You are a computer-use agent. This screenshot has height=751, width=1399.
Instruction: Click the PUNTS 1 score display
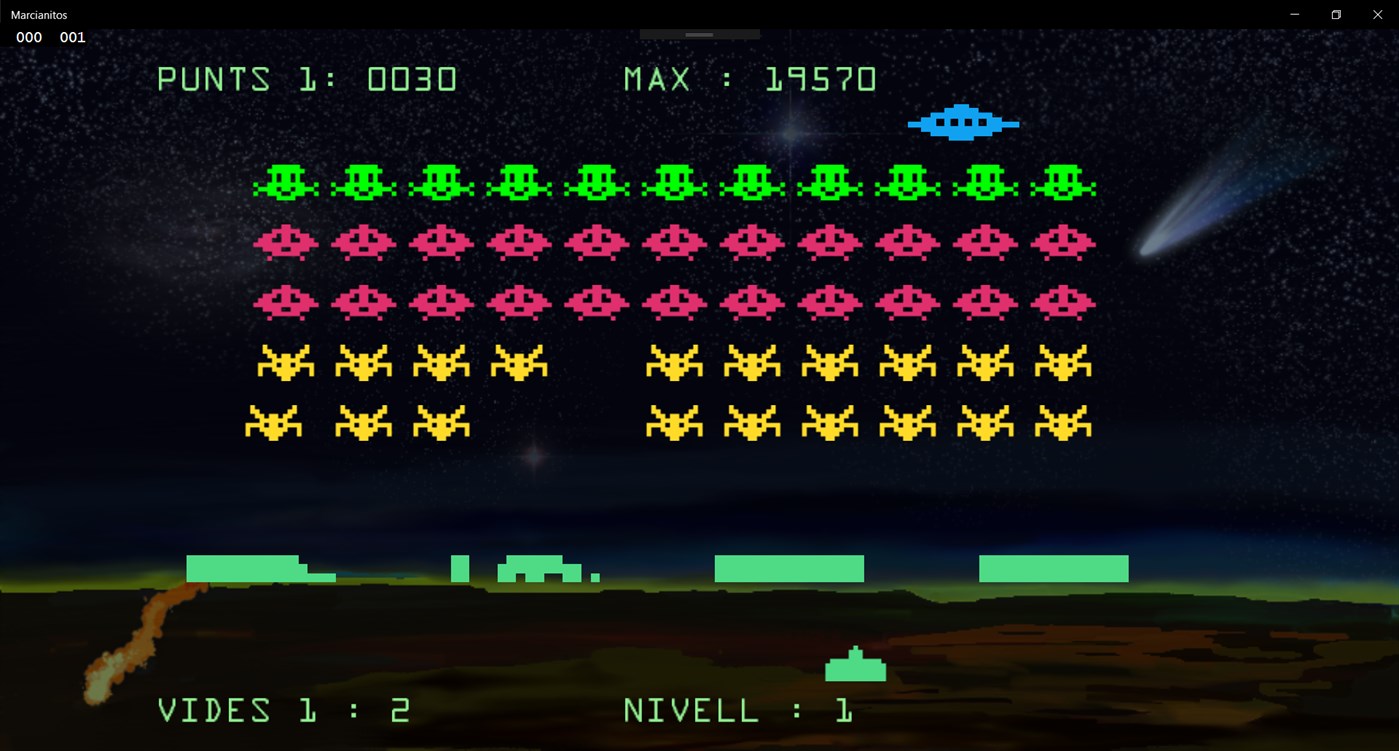coord(307,78)
